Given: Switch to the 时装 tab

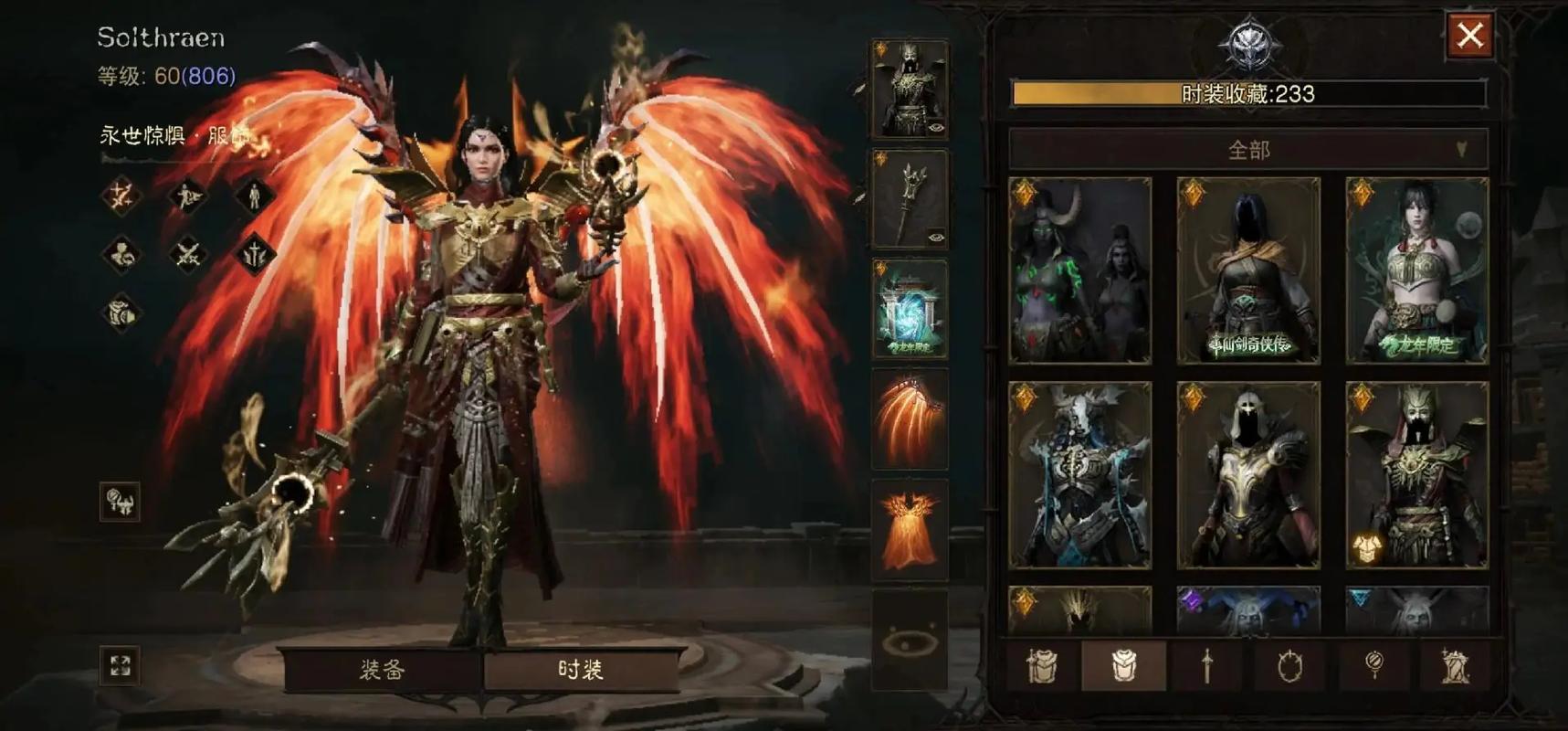Looking at the screenshot, I should click(581, 670).
